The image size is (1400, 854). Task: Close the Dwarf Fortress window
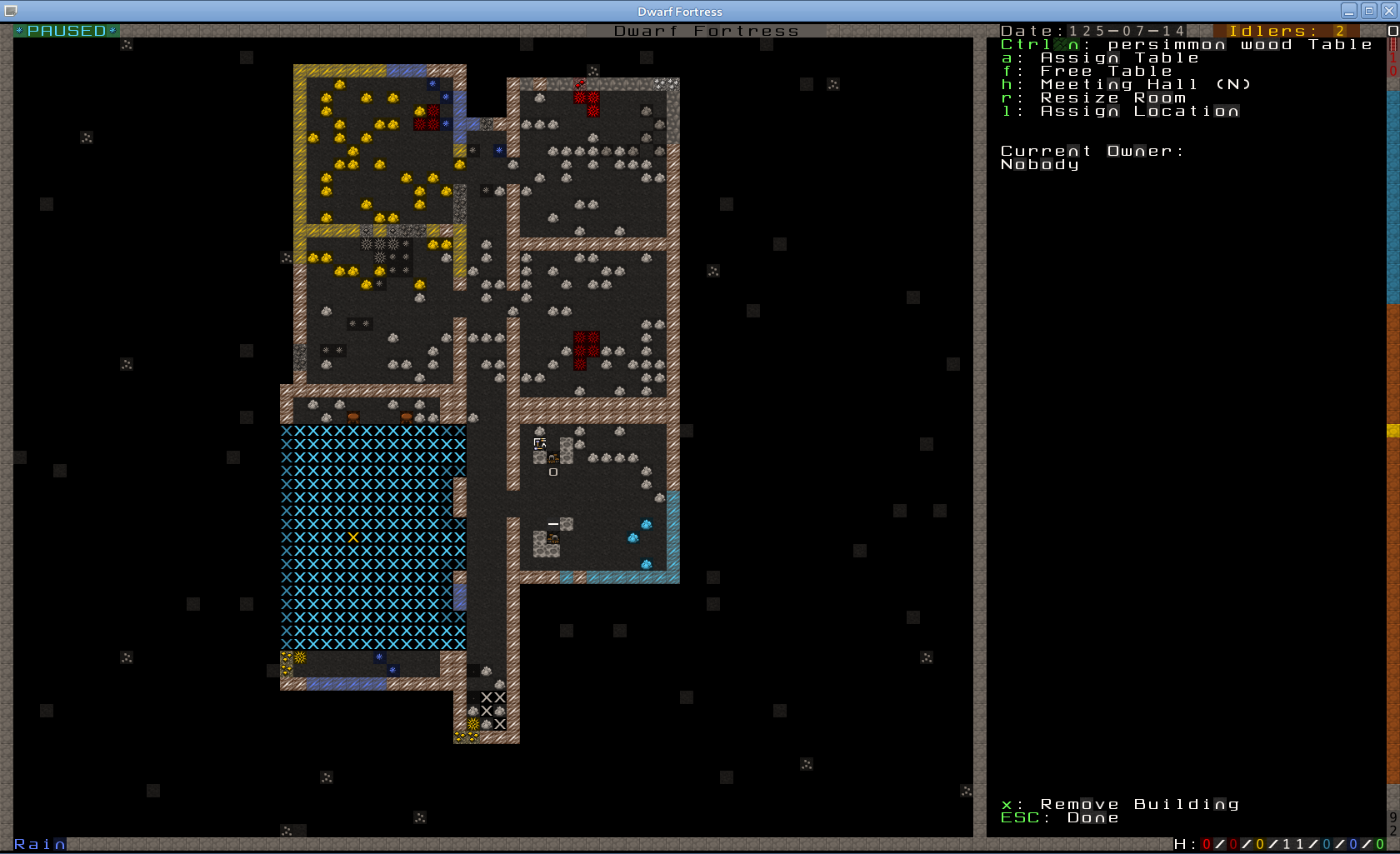point(1387,11)
